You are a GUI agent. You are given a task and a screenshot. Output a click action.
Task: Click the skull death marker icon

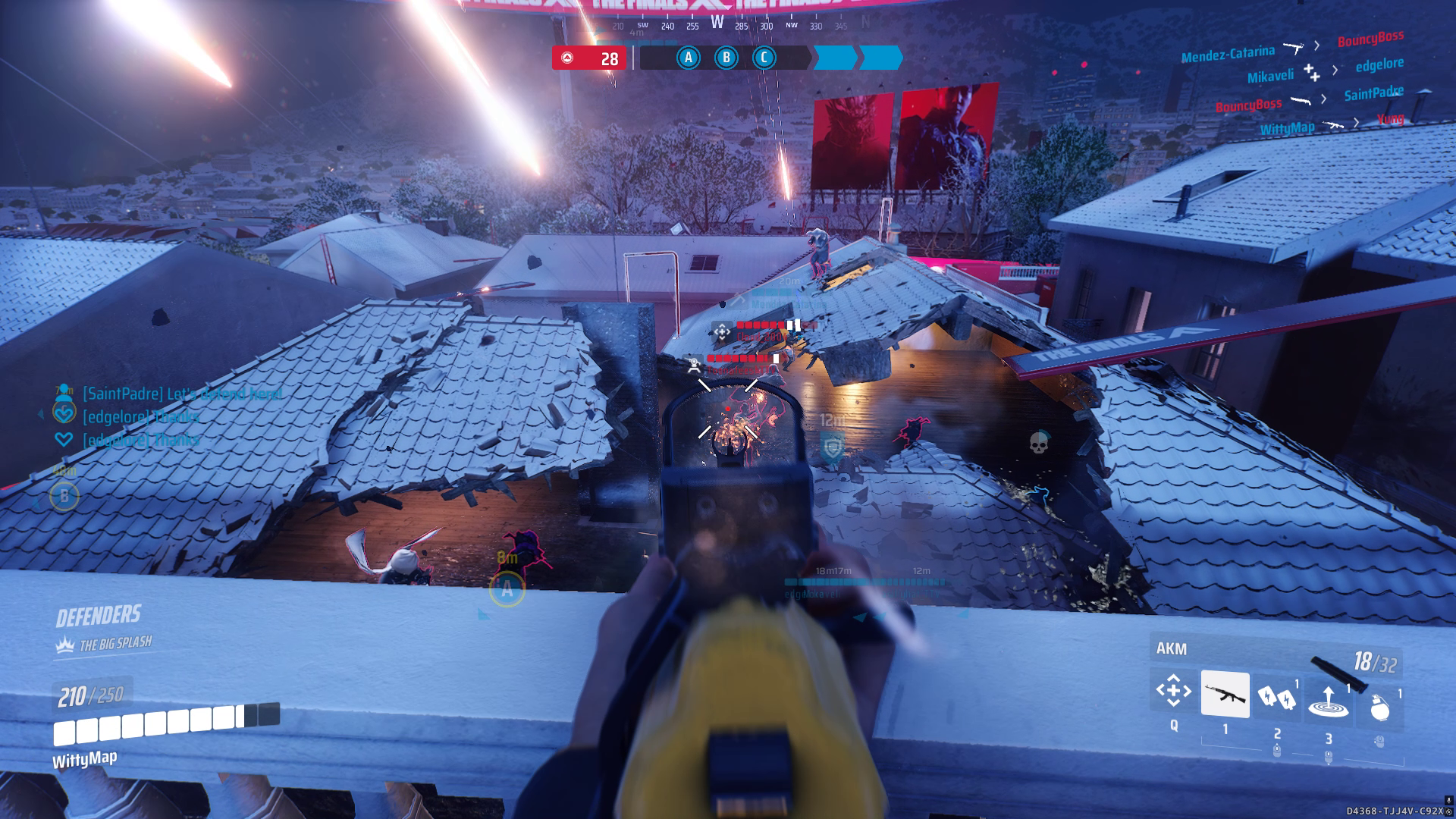click(1038, 443)
